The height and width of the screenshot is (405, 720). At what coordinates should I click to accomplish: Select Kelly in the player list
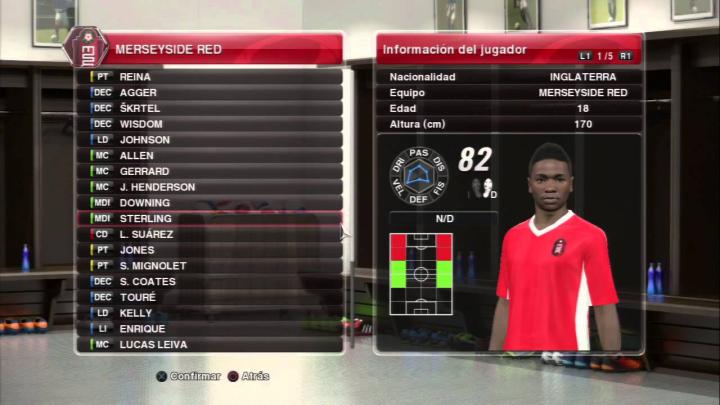click(210, 313)
